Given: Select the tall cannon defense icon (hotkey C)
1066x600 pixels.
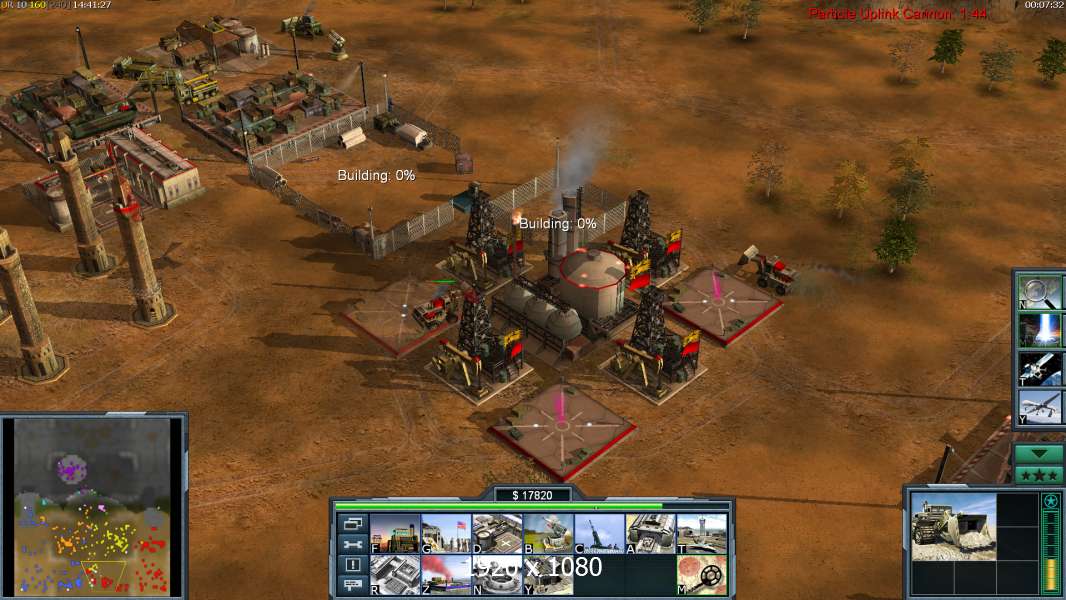Looking at the screenshot, I should click(598, 534).
